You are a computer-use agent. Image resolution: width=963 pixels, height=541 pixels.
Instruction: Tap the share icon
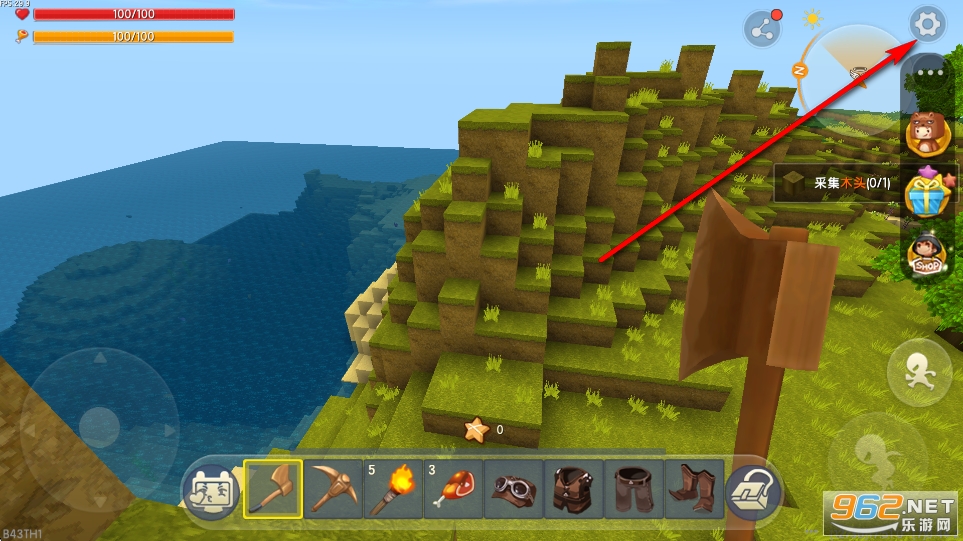pos(763,29)
